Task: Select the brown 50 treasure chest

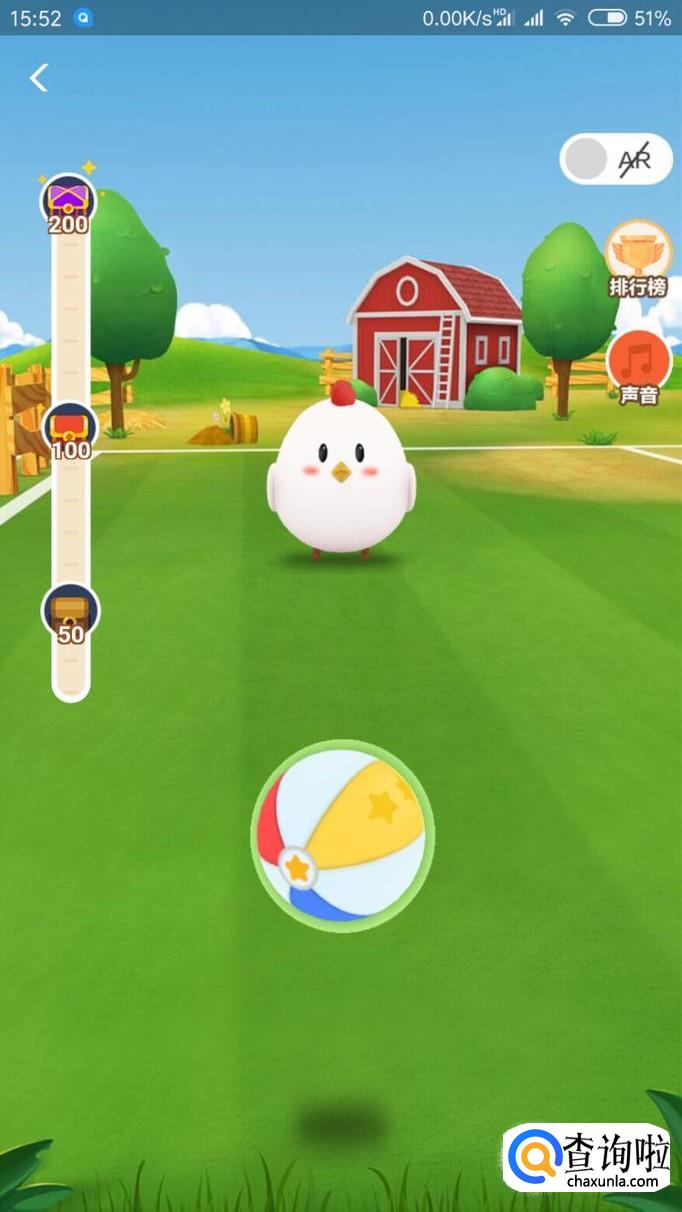Action: click(x=70, y=612)
